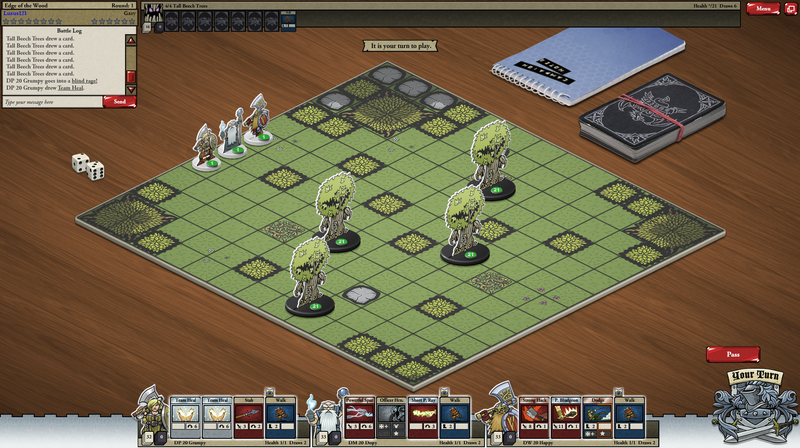The image size is (800, 448).
Task: Focus the chat message input field
Action: pos(52,101)
